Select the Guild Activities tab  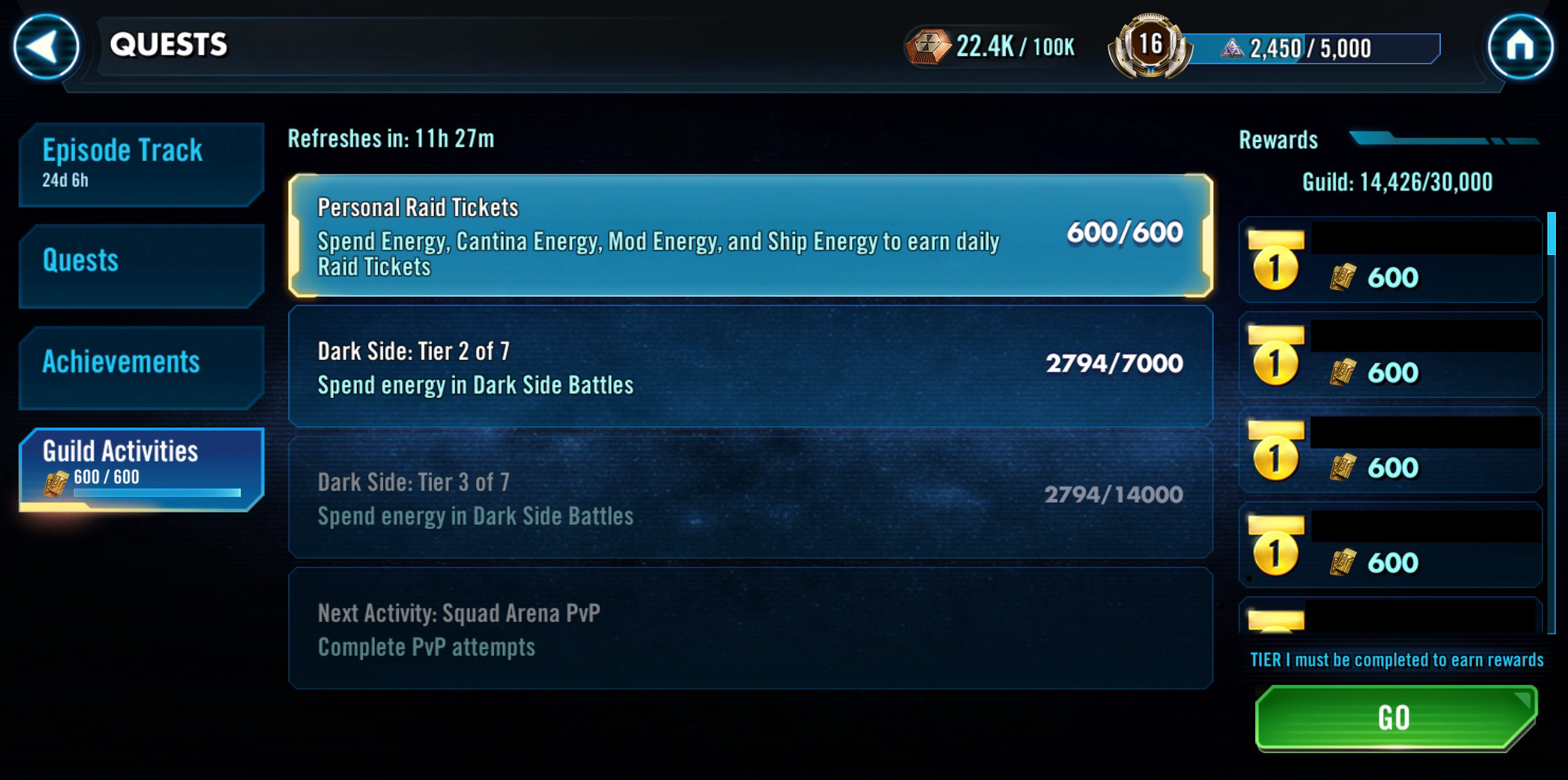pyautogui.click(x=141, y=469)
